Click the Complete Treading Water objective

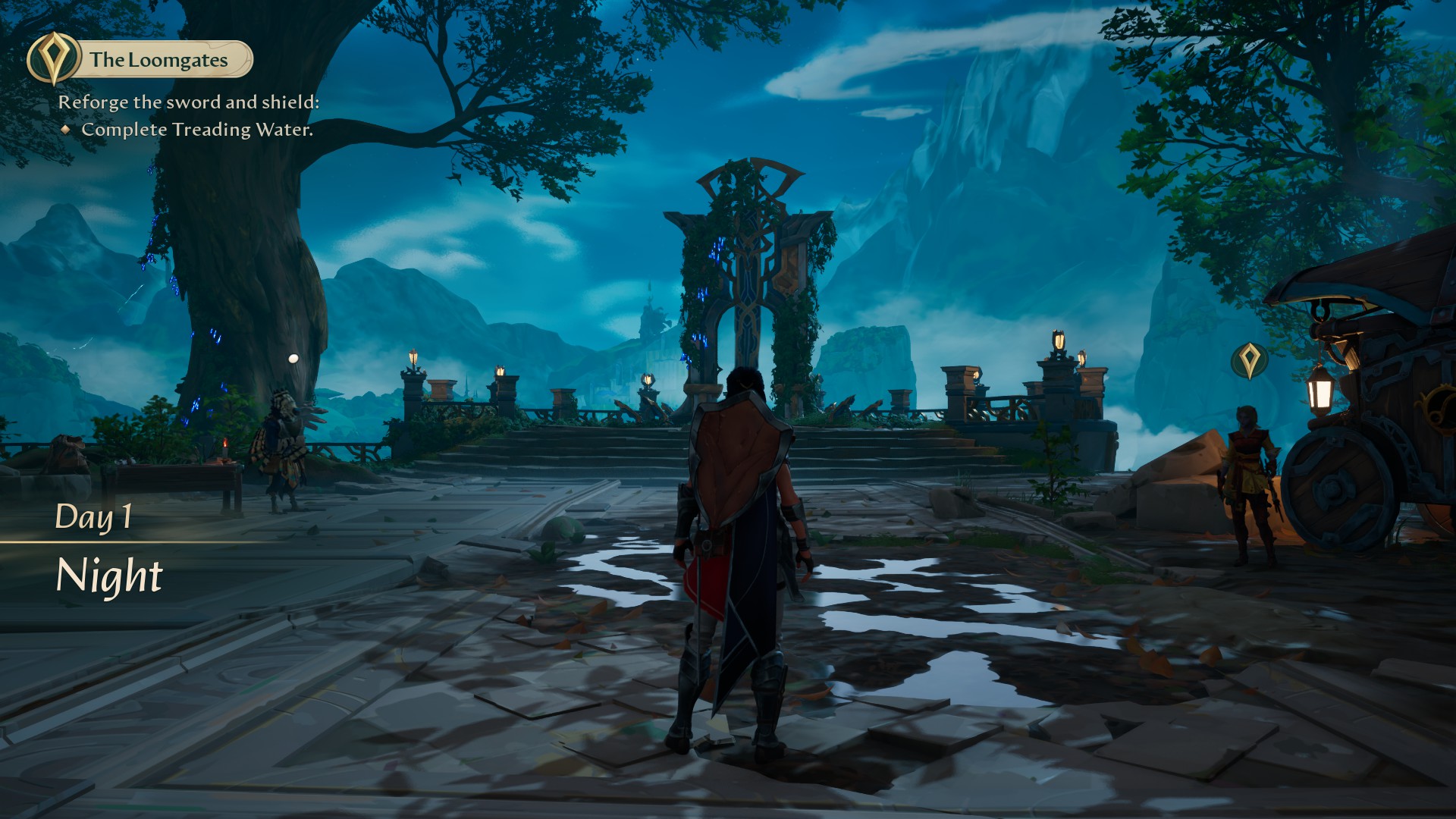coord(196,130)
